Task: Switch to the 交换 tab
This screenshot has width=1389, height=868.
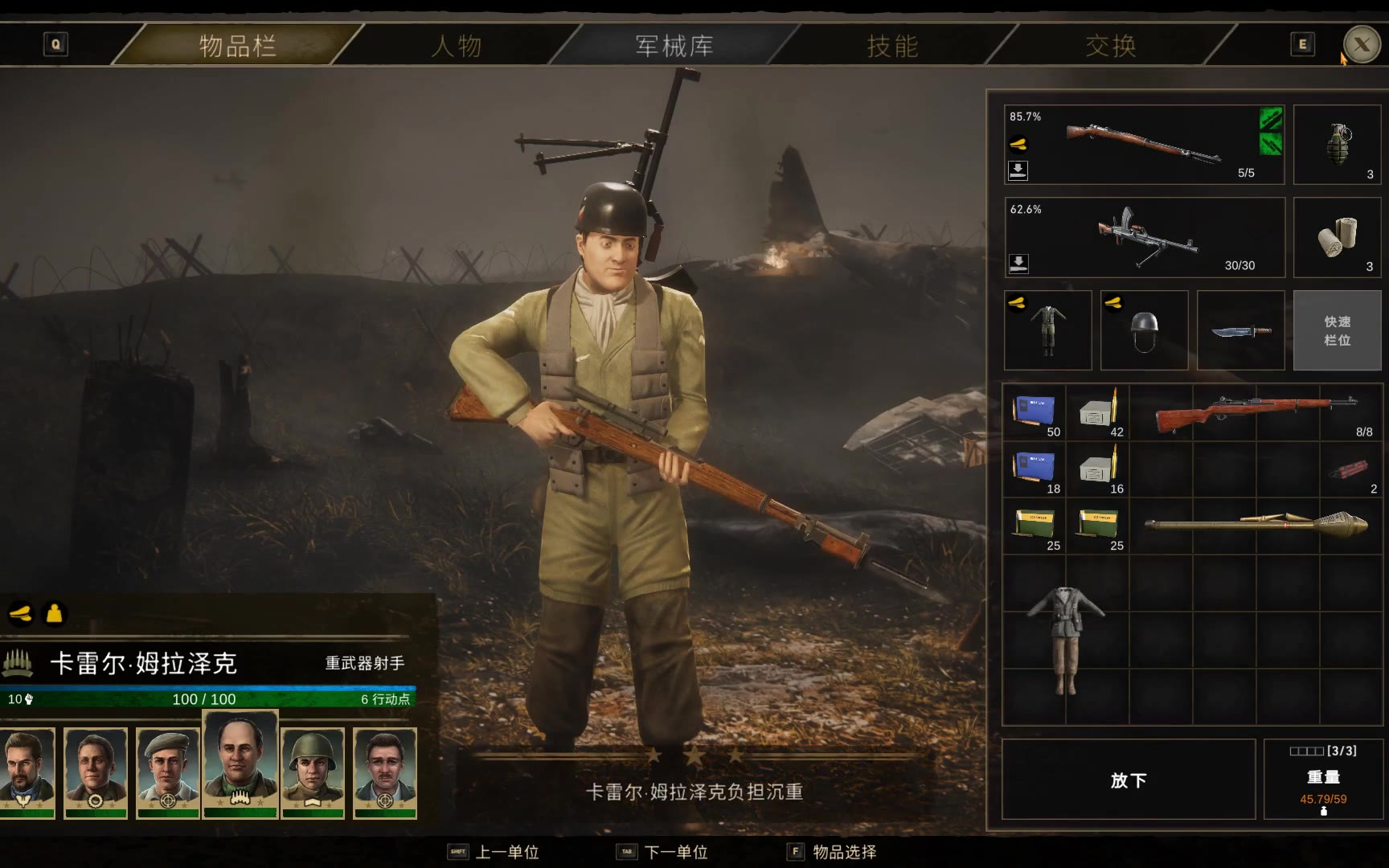Action: point(1111,46)
